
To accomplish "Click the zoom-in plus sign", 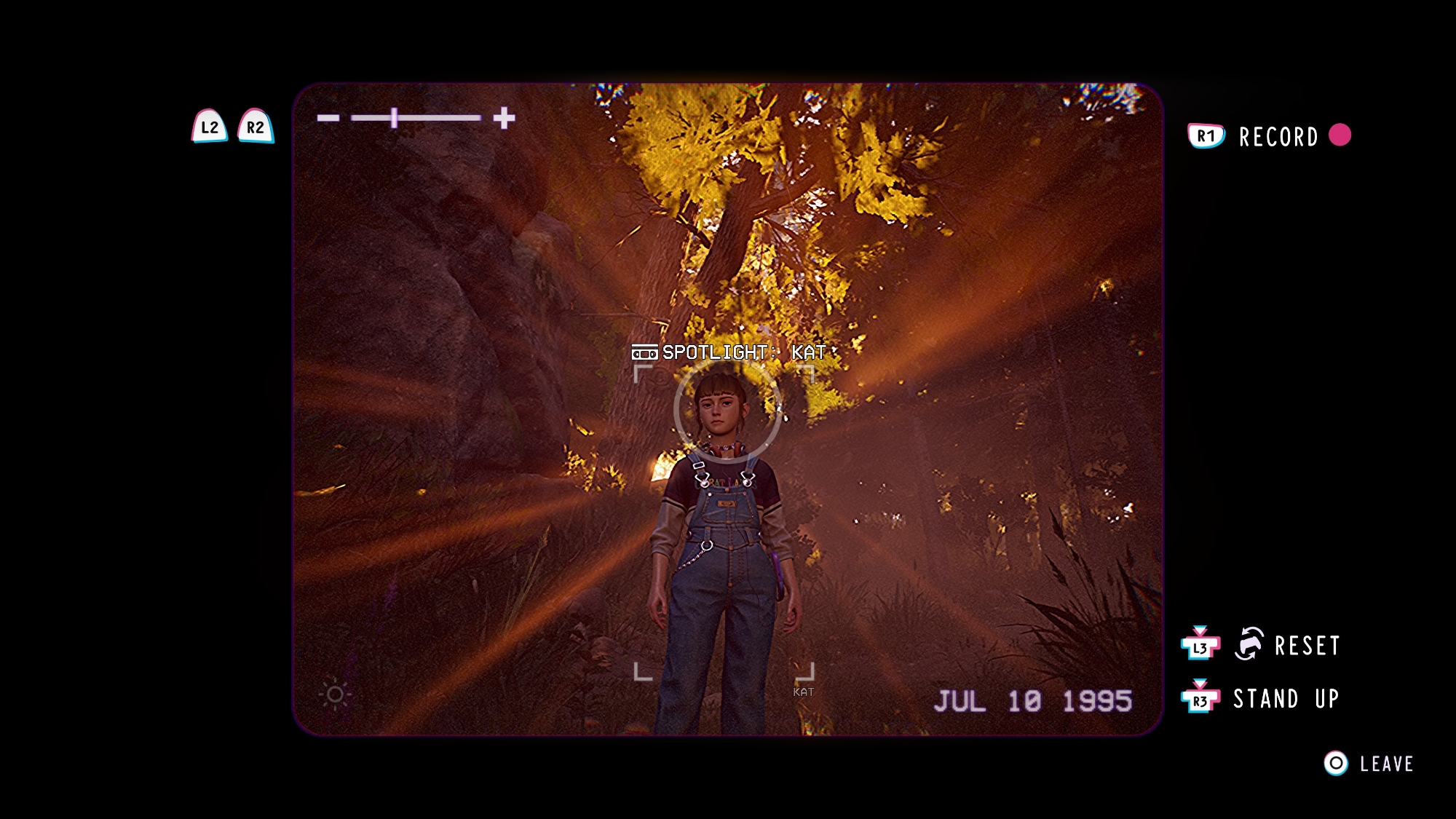I will pyautogui.click(x=504, y=118).
